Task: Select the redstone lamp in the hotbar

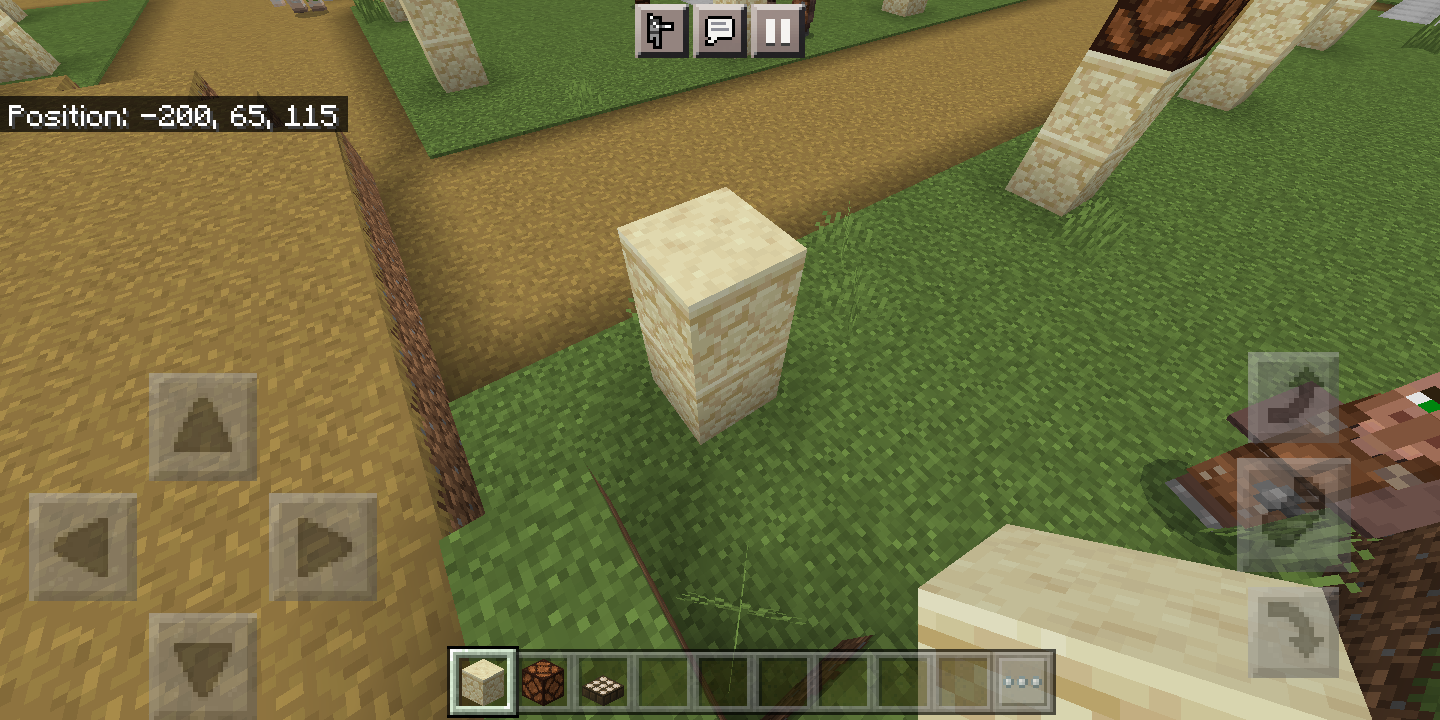Action: (x=541, y=679)
